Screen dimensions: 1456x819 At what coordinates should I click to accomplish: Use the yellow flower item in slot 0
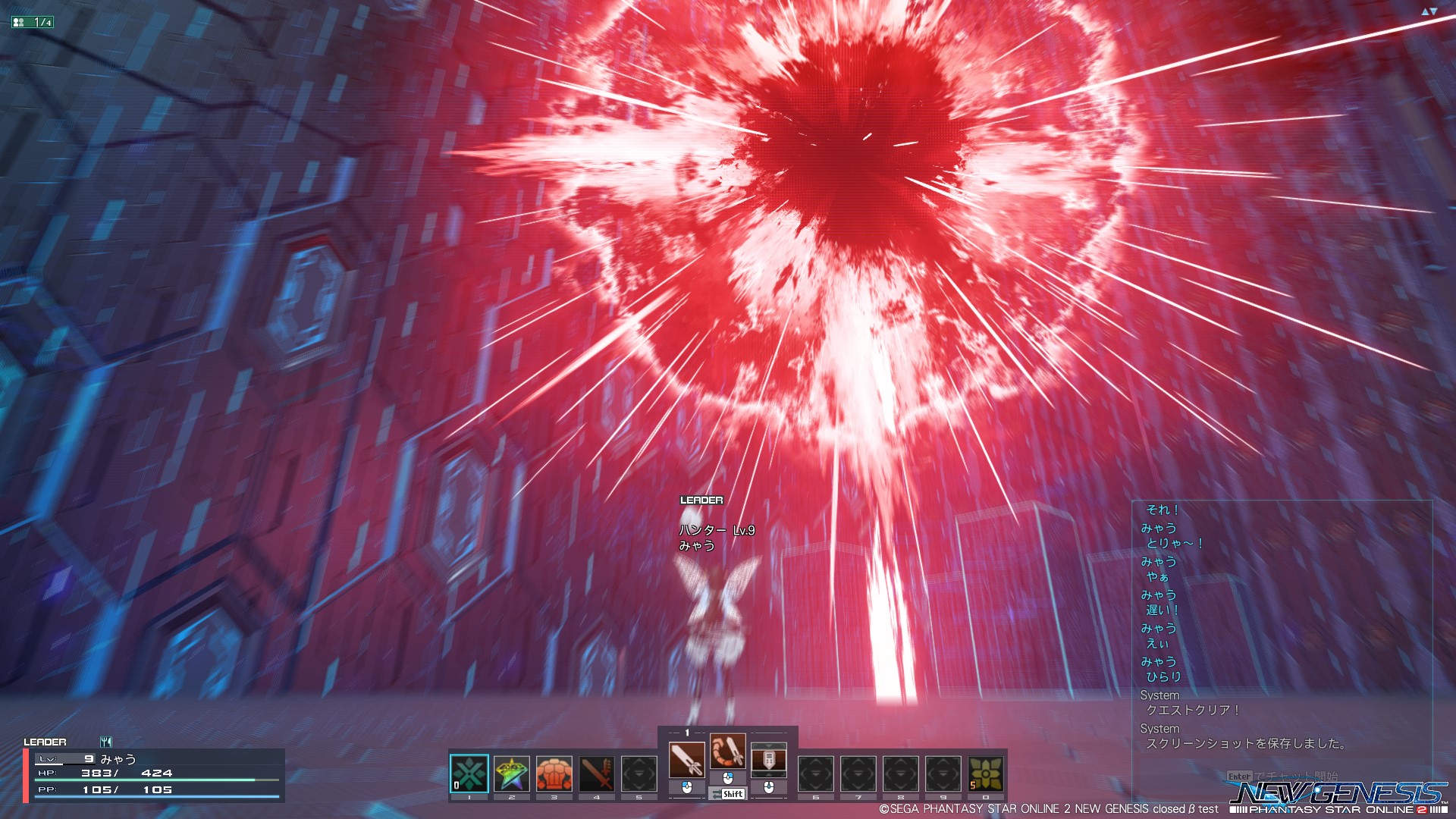click(x=986, y=774)
